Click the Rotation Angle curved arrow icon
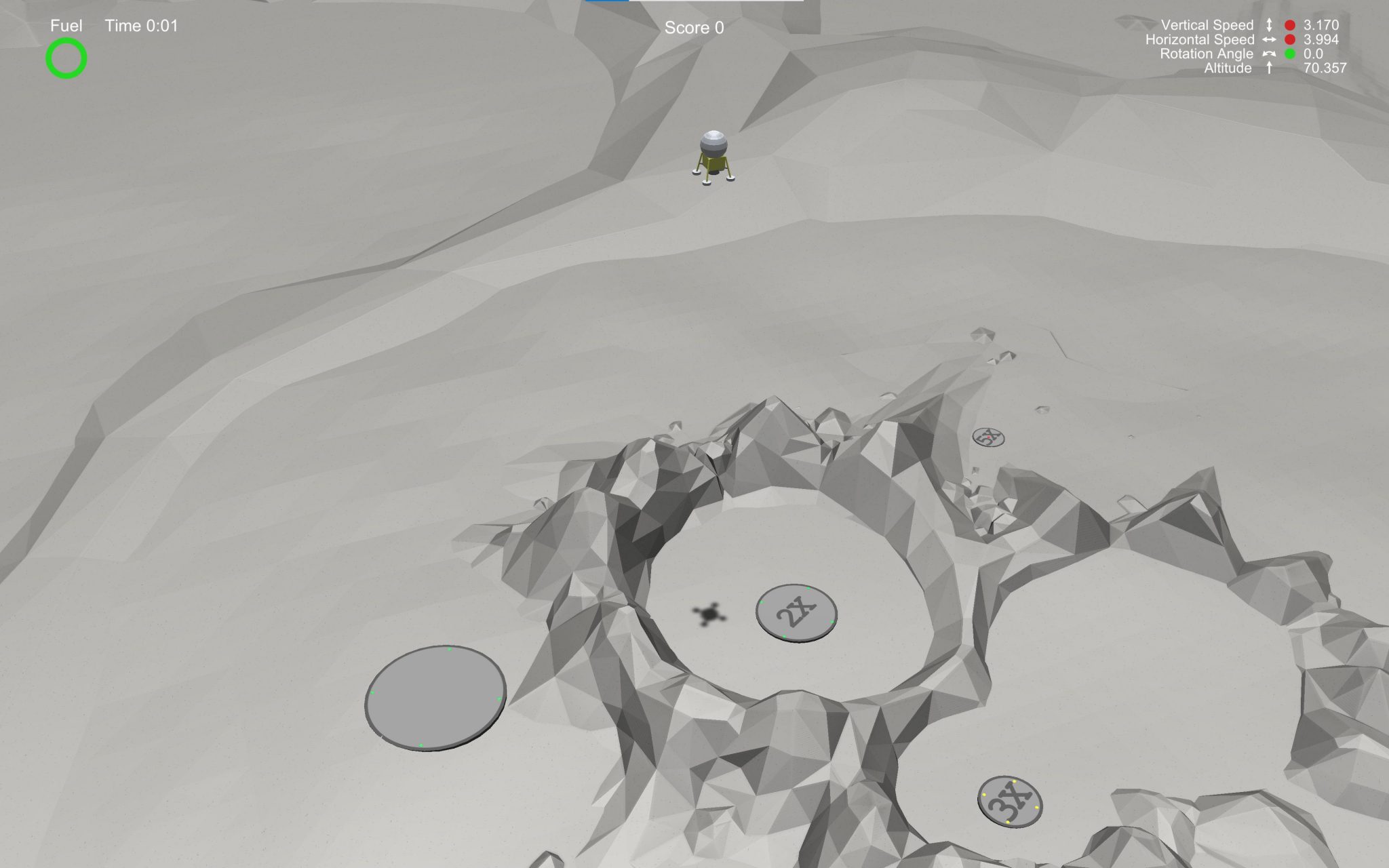Viewport: 1389px width, 868px height. pos(1269,54)
